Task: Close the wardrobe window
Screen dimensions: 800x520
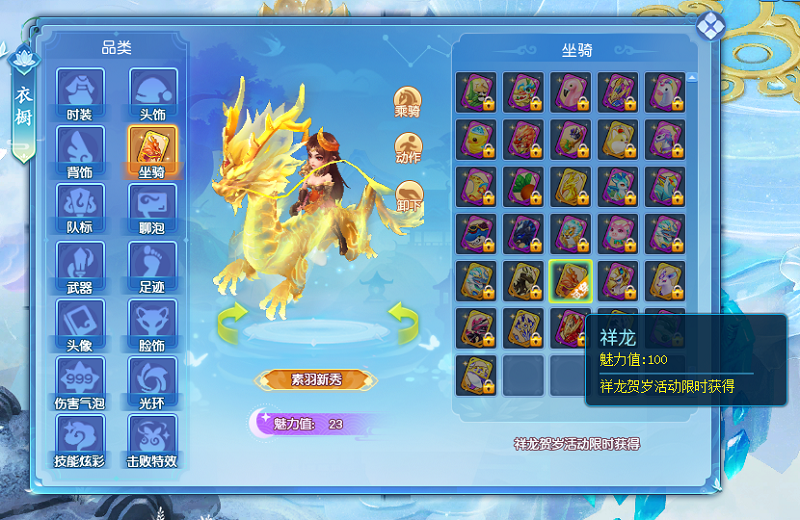Action: [710, 25]
